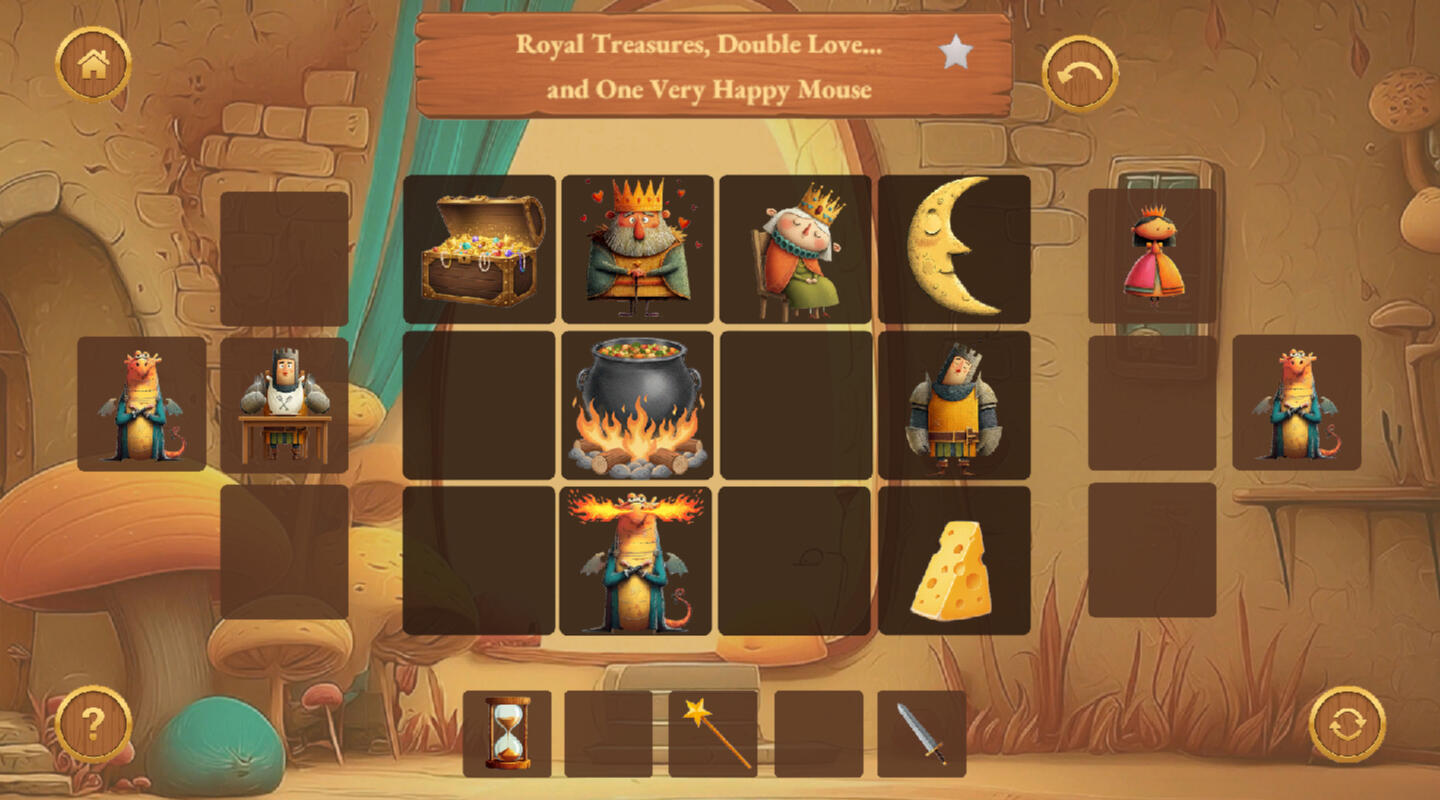Select the hourglass item slot
The width and height of the screenshot is (1440, 800).
click(x=507, y=734)
